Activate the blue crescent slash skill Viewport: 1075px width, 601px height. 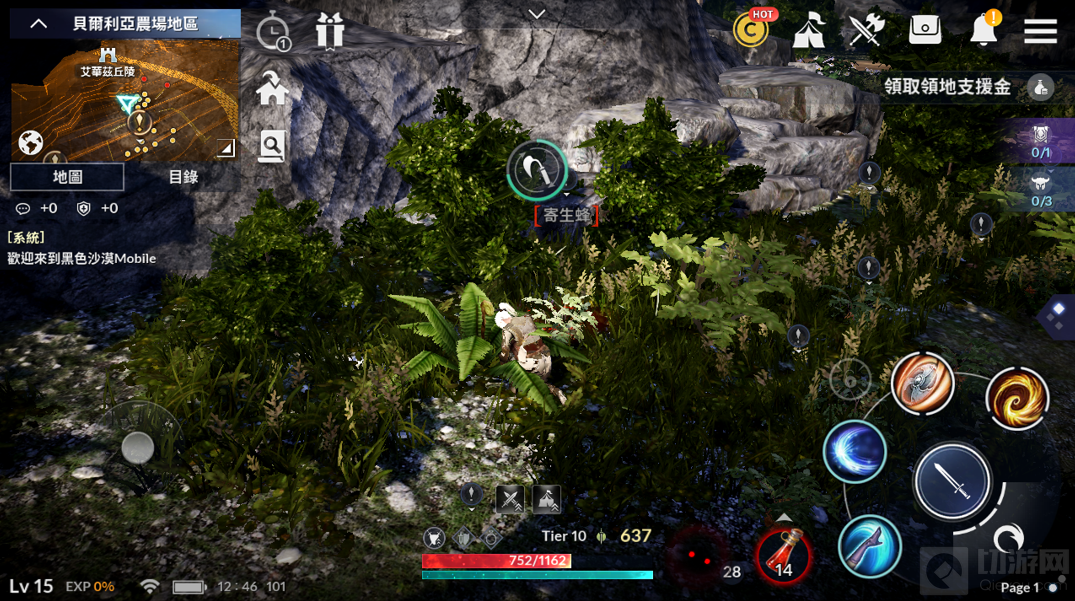point(855,451)
